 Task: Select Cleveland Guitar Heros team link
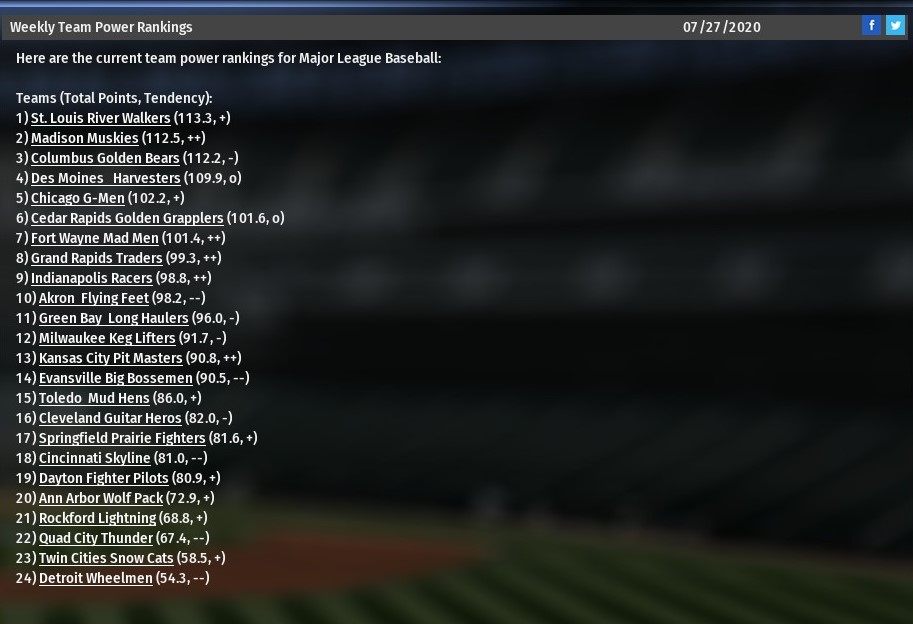[x=110, y=418]
